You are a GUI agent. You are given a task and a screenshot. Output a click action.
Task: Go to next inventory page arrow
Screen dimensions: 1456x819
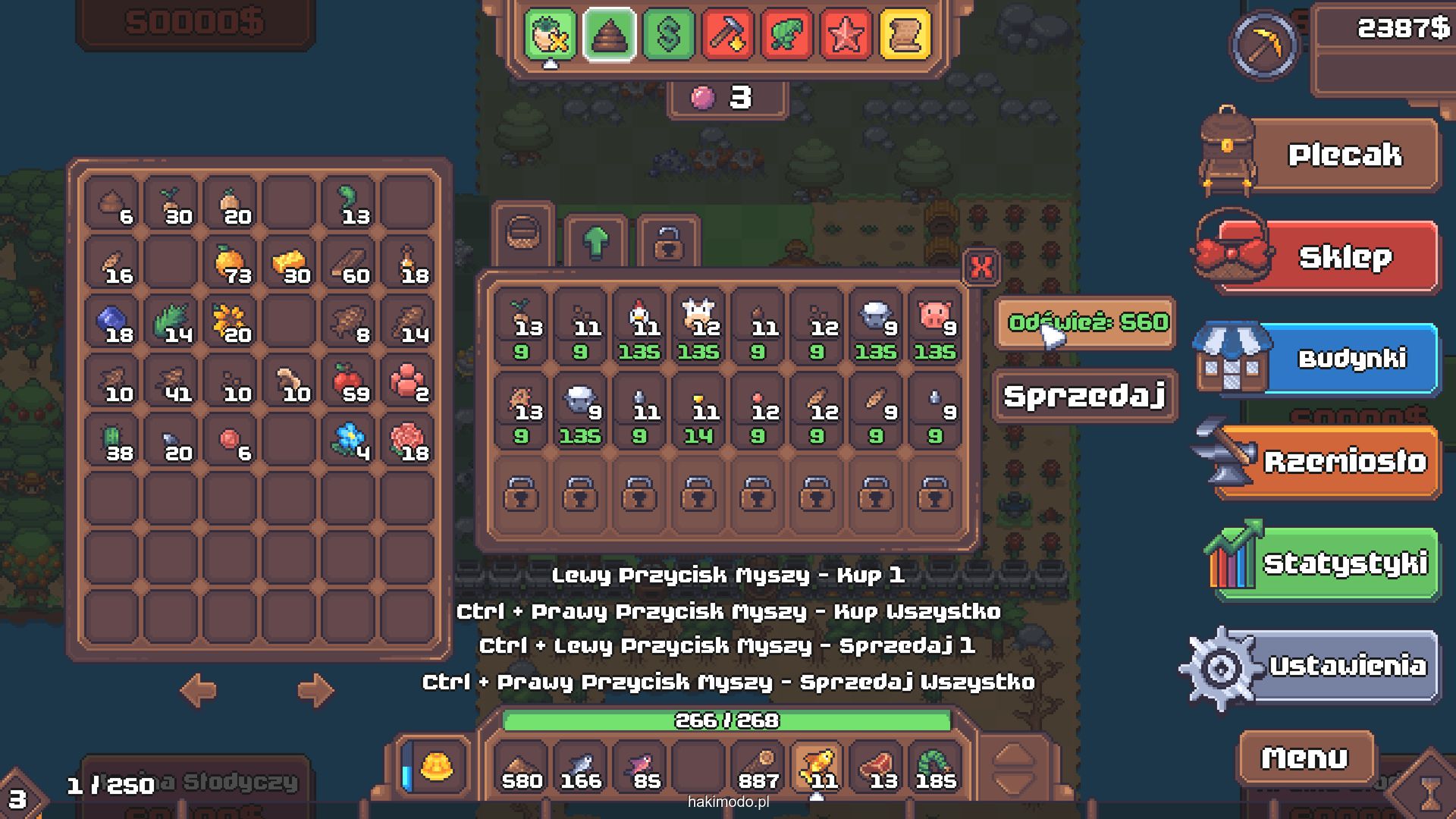click(x=315, y=690)
